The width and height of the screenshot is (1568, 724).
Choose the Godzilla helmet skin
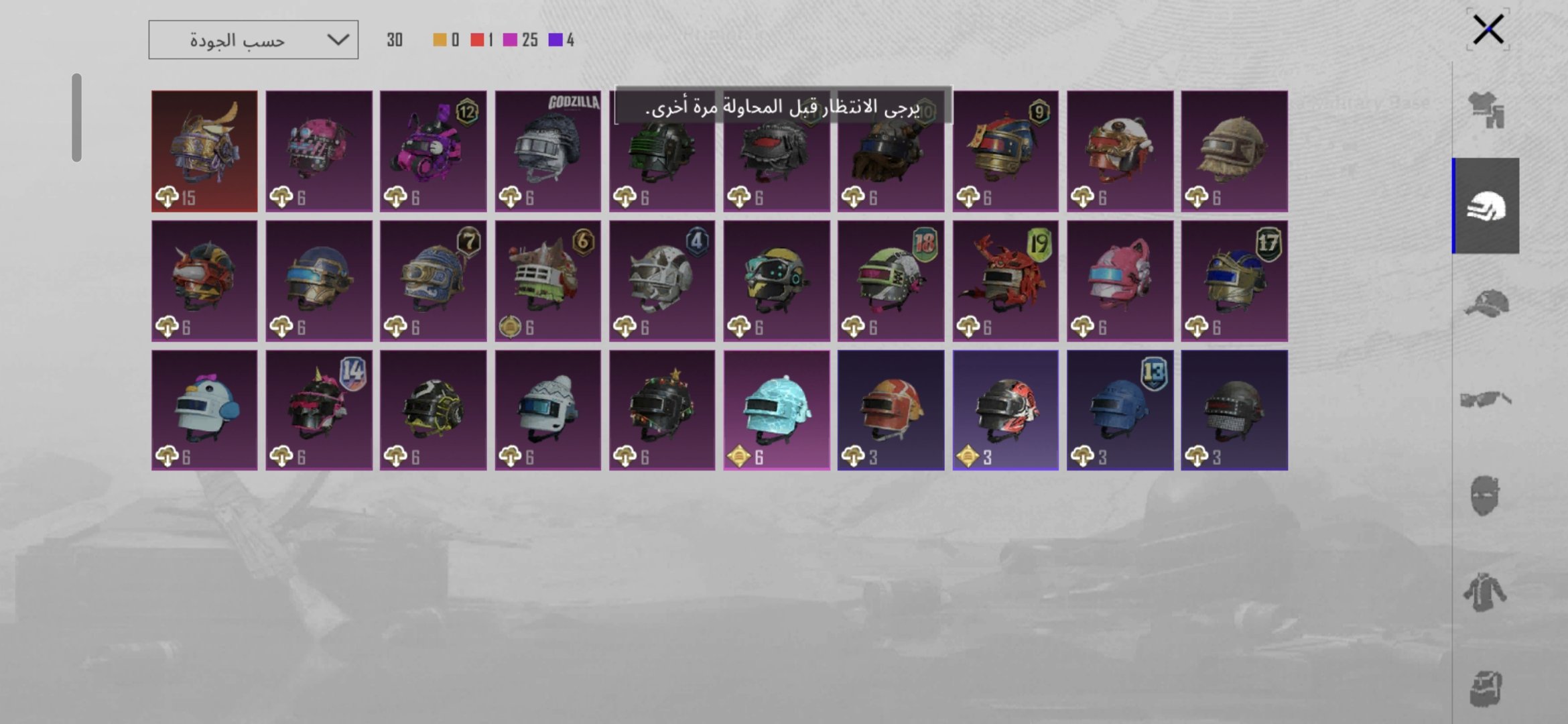click(548, 152)
